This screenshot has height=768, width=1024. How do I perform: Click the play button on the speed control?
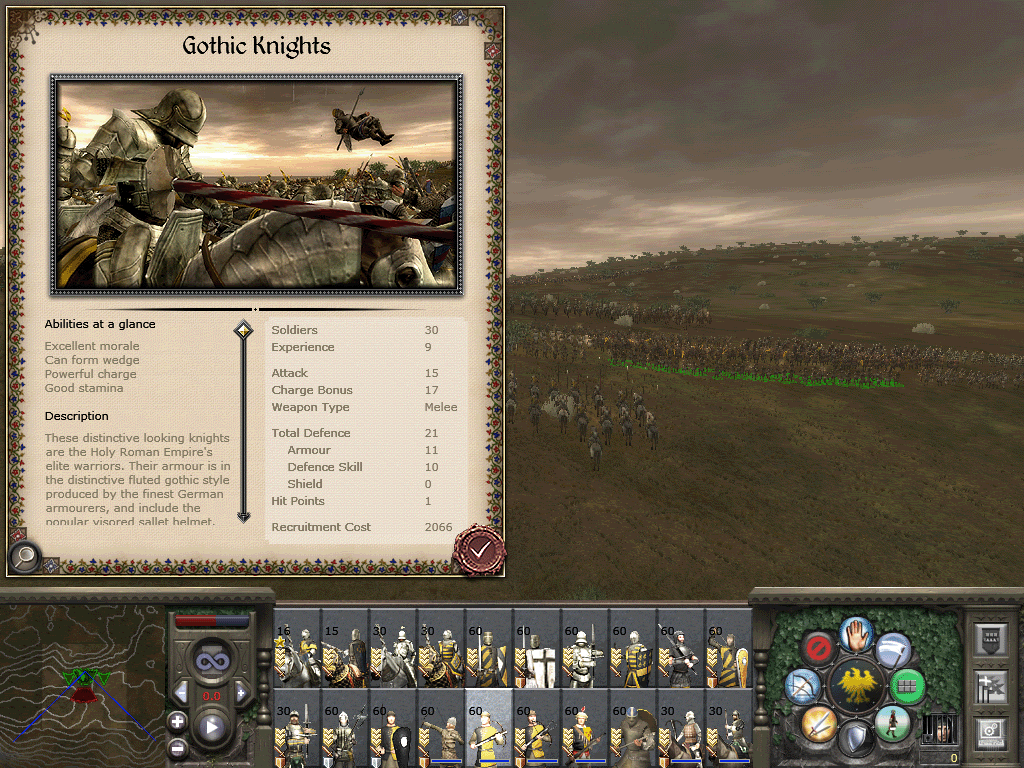pyautogui.click(x=212, y=728)
